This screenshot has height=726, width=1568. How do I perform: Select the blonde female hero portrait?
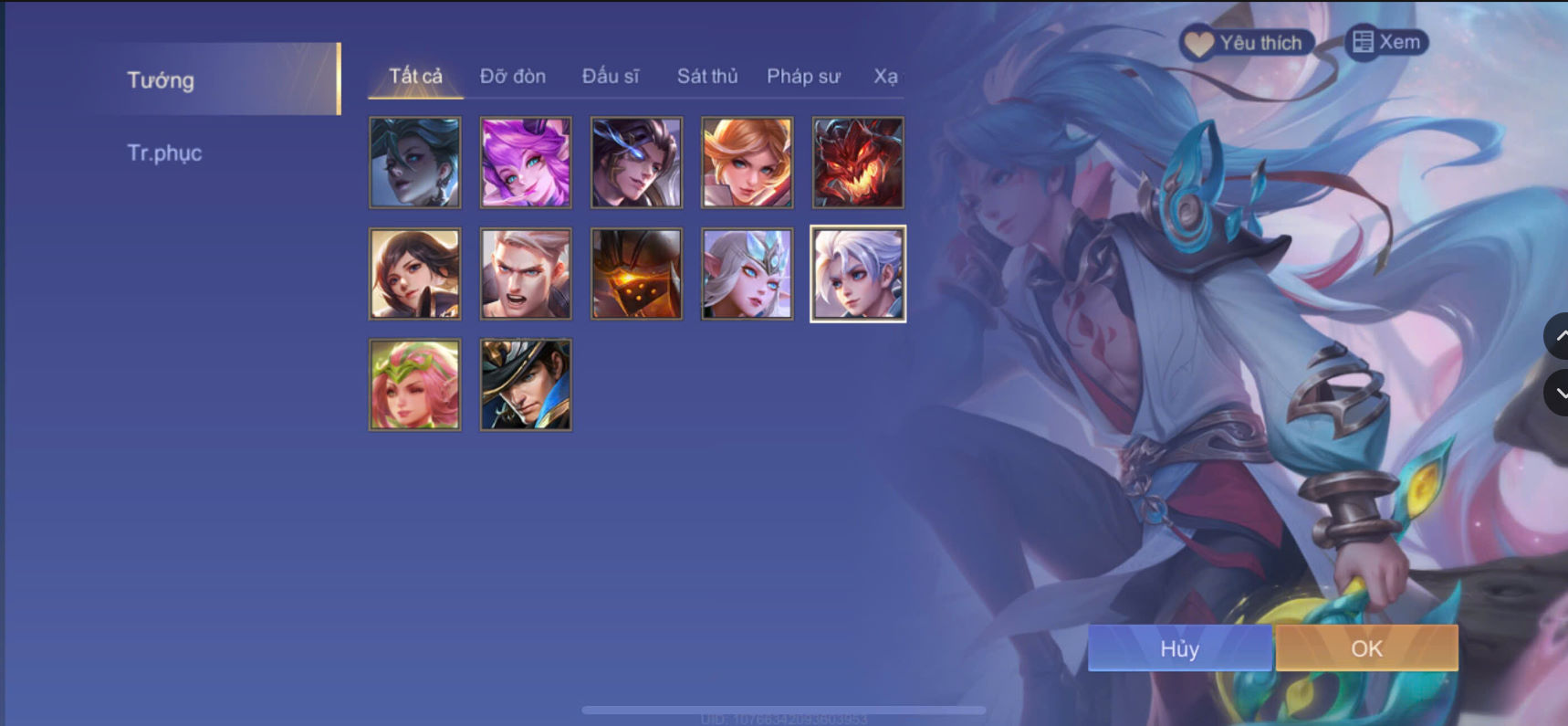tap(747, 163)
